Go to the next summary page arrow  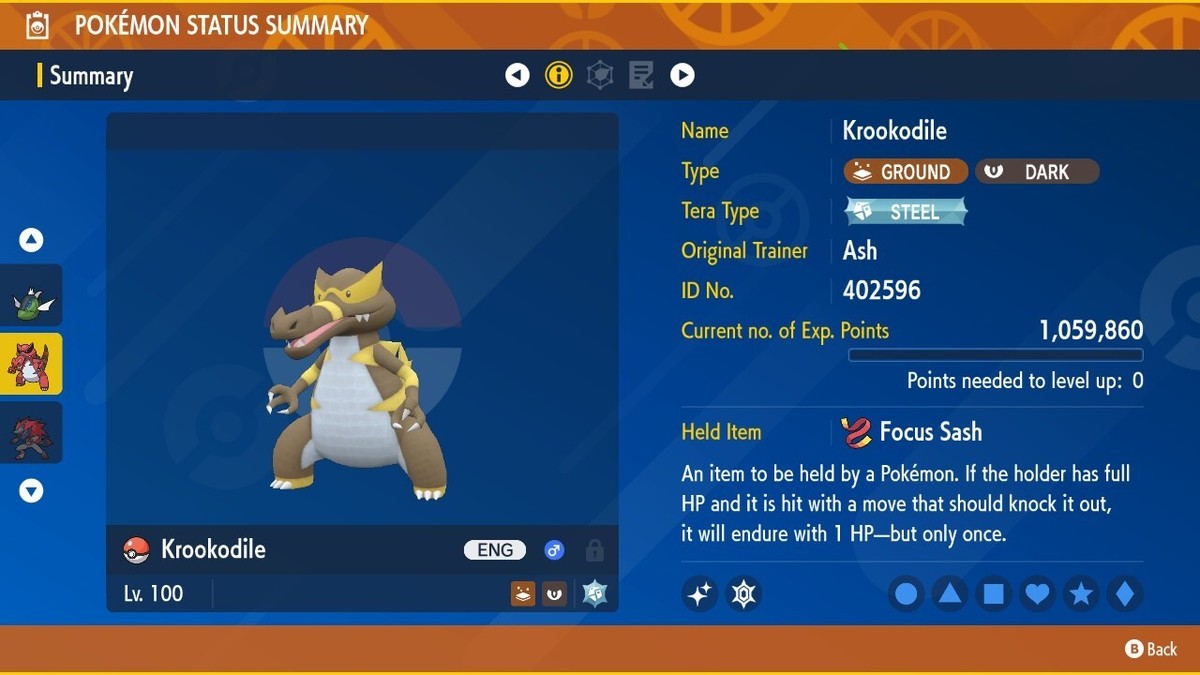pyautogui.click(x=682, y=75)
